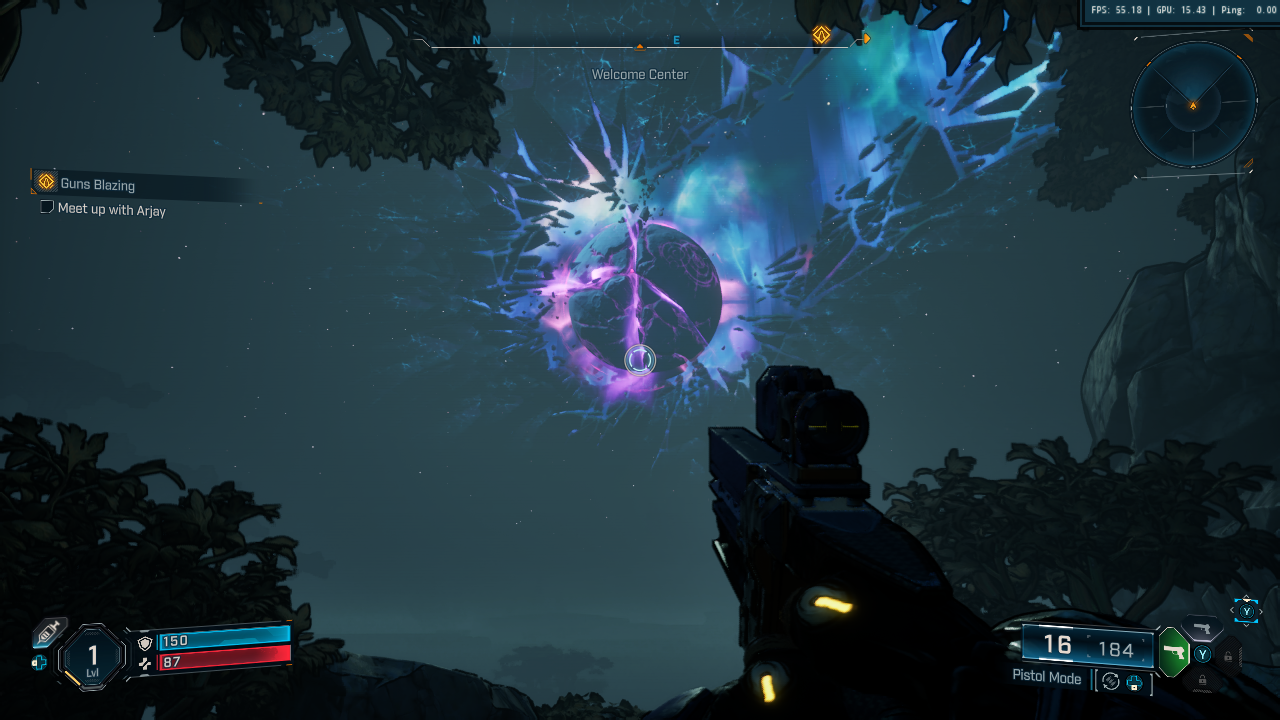This screenshot has height=720, width=1280.
Task: Select the Guns Blazing quest tracker
Action: click(97, 184)
